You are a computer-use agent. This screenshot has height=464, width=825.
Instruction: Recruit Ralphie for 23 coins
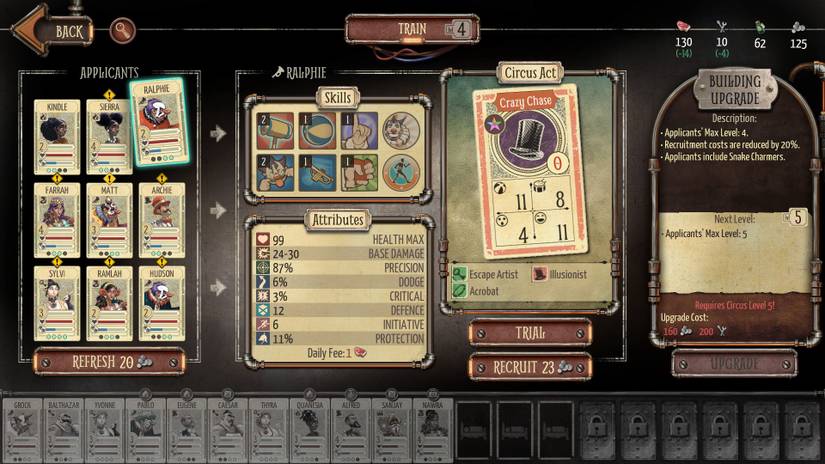pyautogui.click(x=529, y=367)
